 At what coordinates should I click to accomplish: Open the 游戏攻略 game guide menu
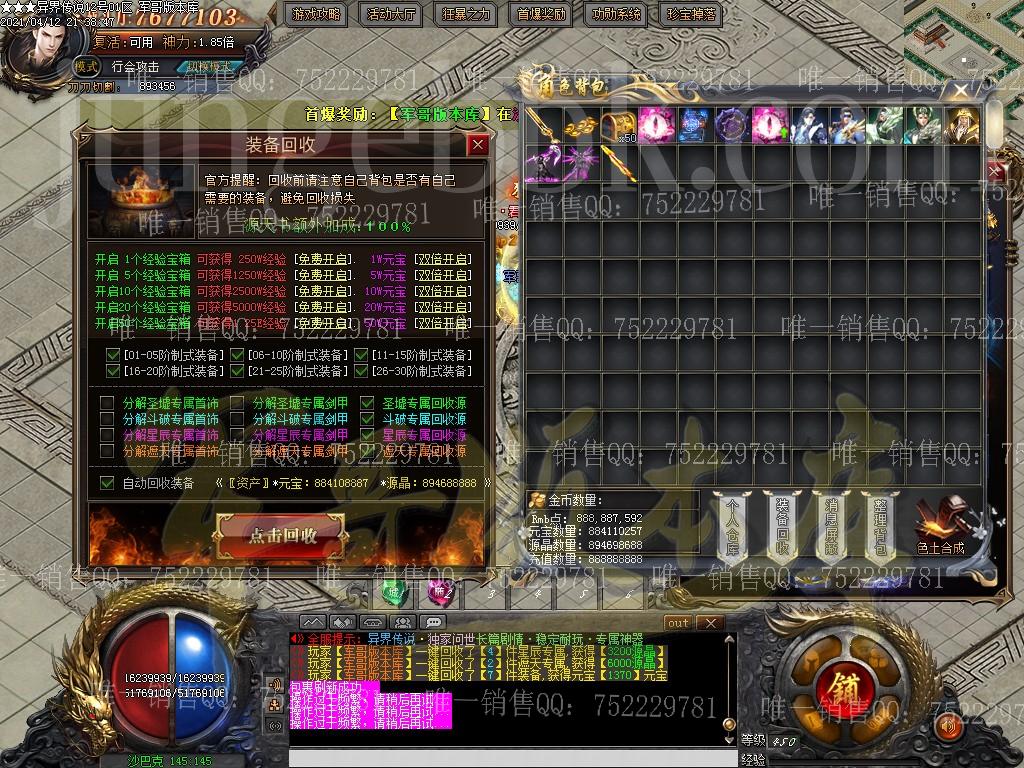[316, 14]
